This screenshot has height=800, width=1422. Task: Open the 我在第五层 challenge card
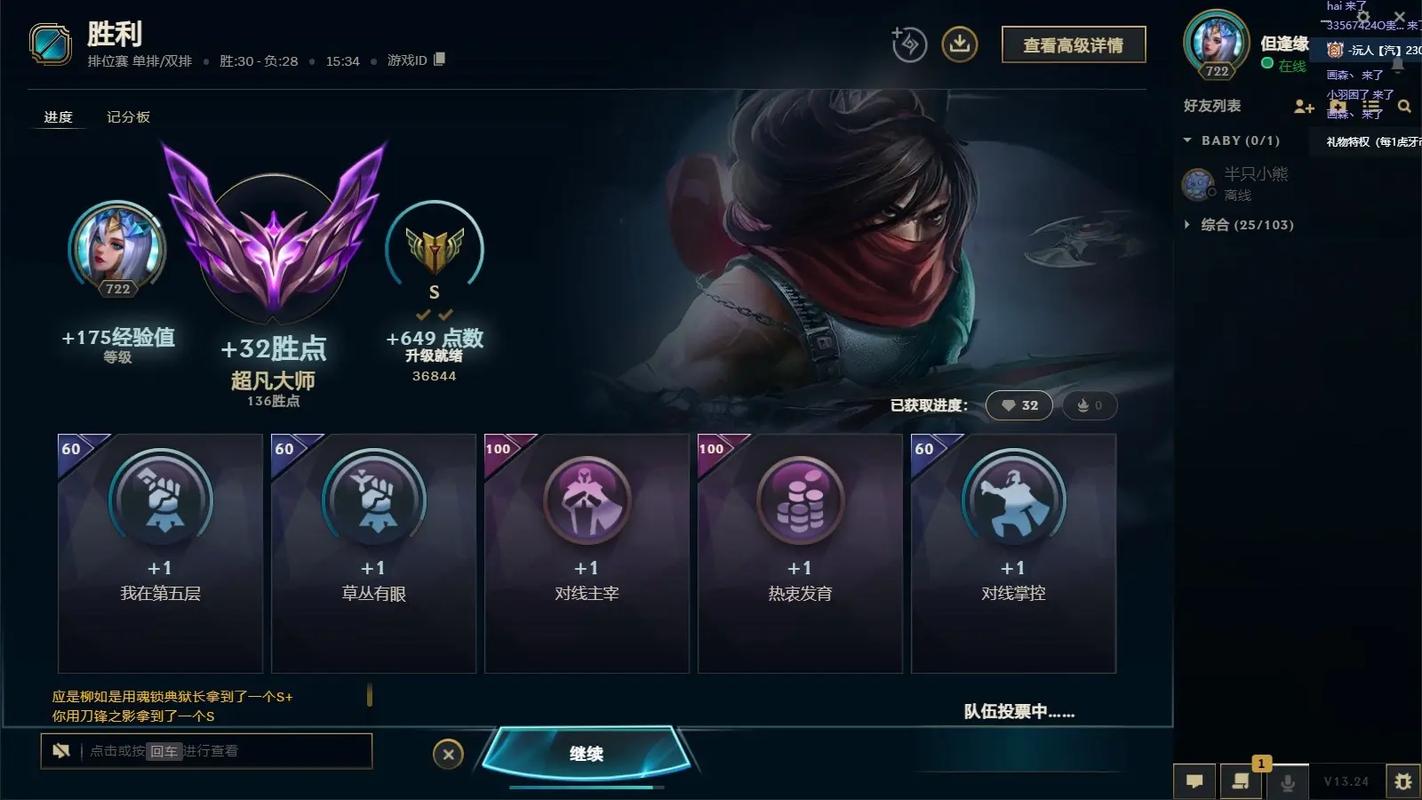[160, 552]
